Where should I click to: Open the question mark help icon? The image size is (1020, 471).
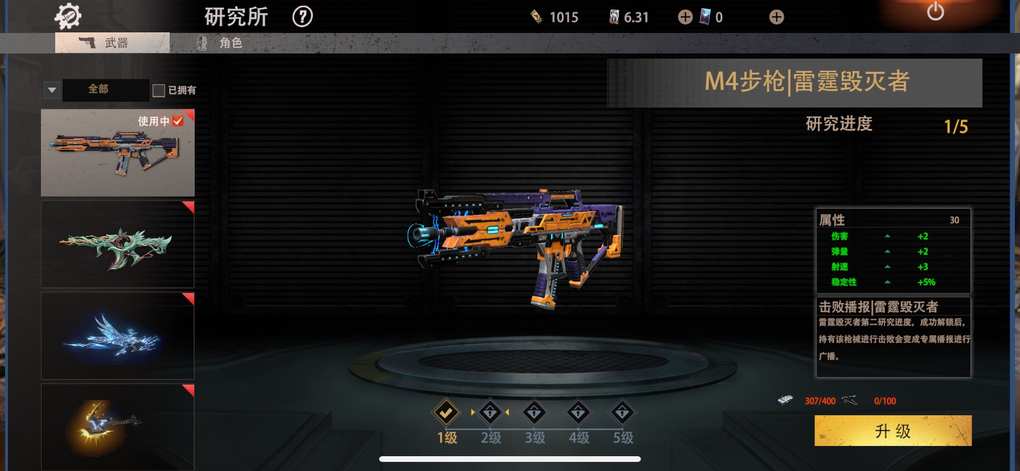(x=303, y=17)
